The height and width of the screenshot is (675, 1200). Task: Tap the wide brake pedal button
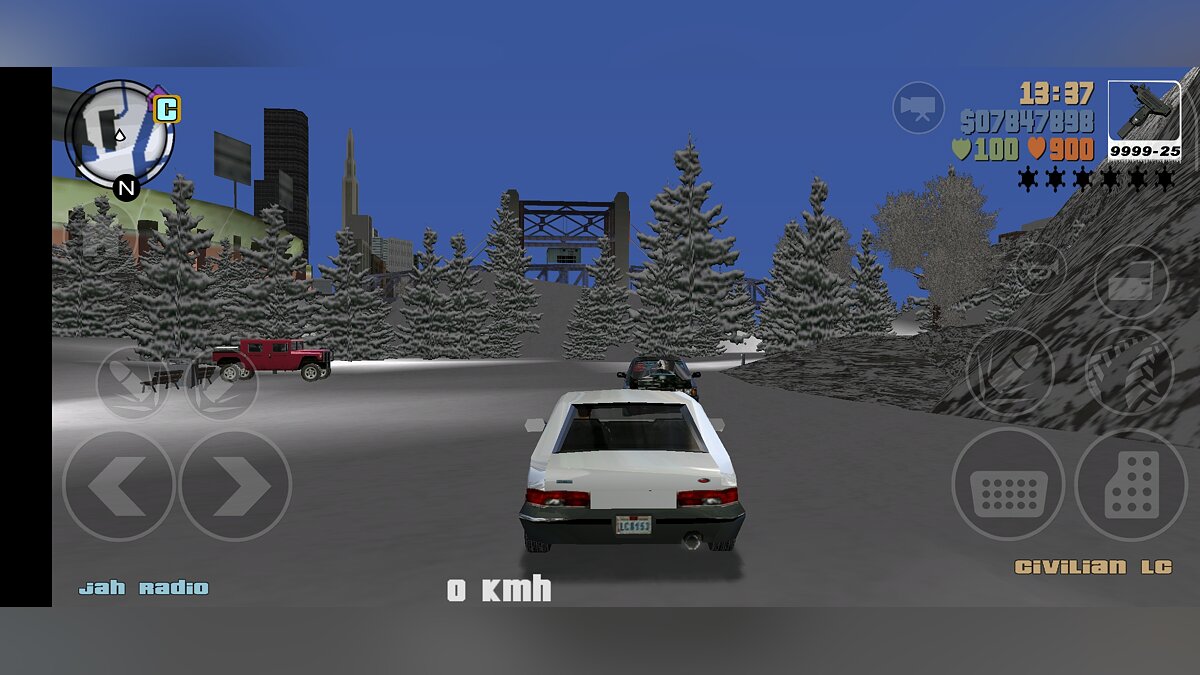(1007, 485)
